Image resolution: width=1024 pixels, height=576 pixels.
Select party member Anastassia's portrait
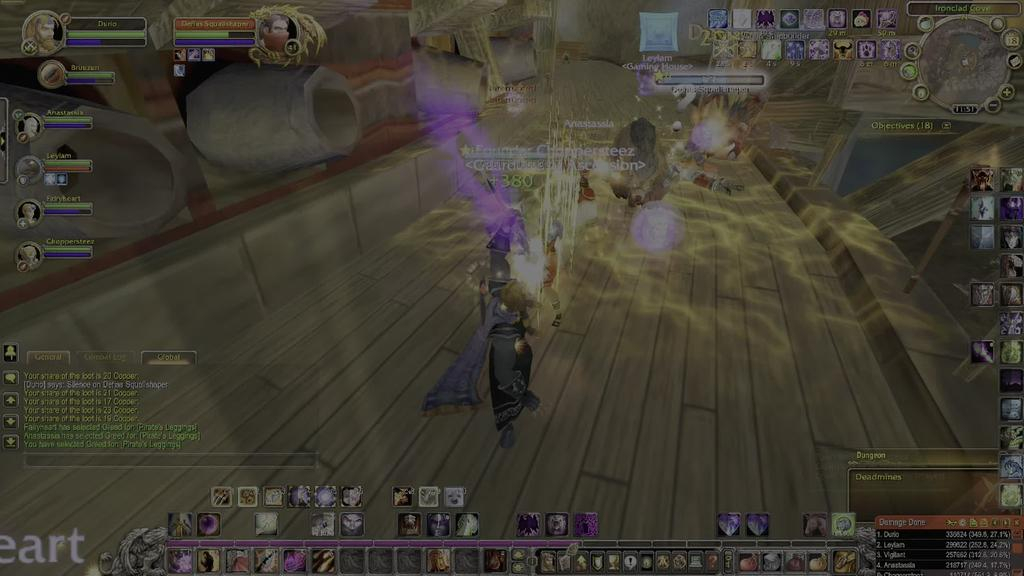tap(29, 125)
